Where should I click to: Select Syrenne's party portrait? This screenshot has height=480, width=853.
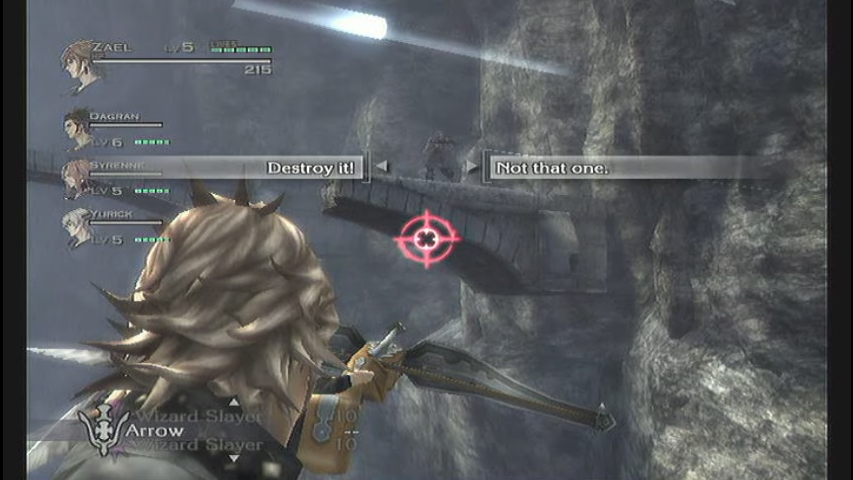(x=76, y=177)
